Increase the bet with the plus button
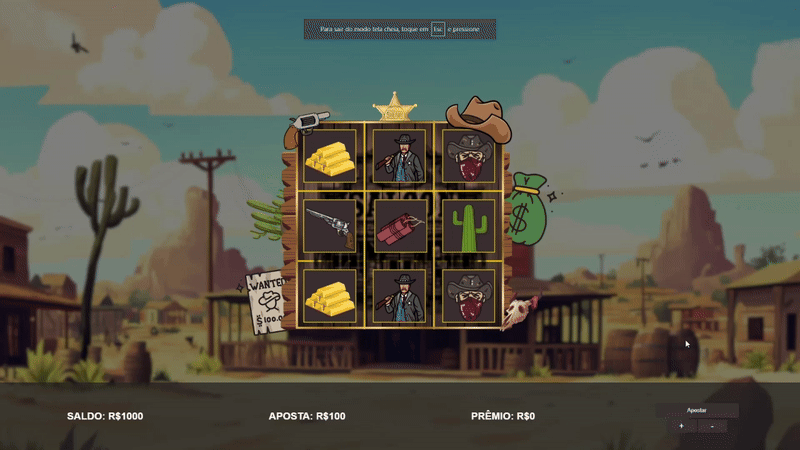 coord(681,426)
